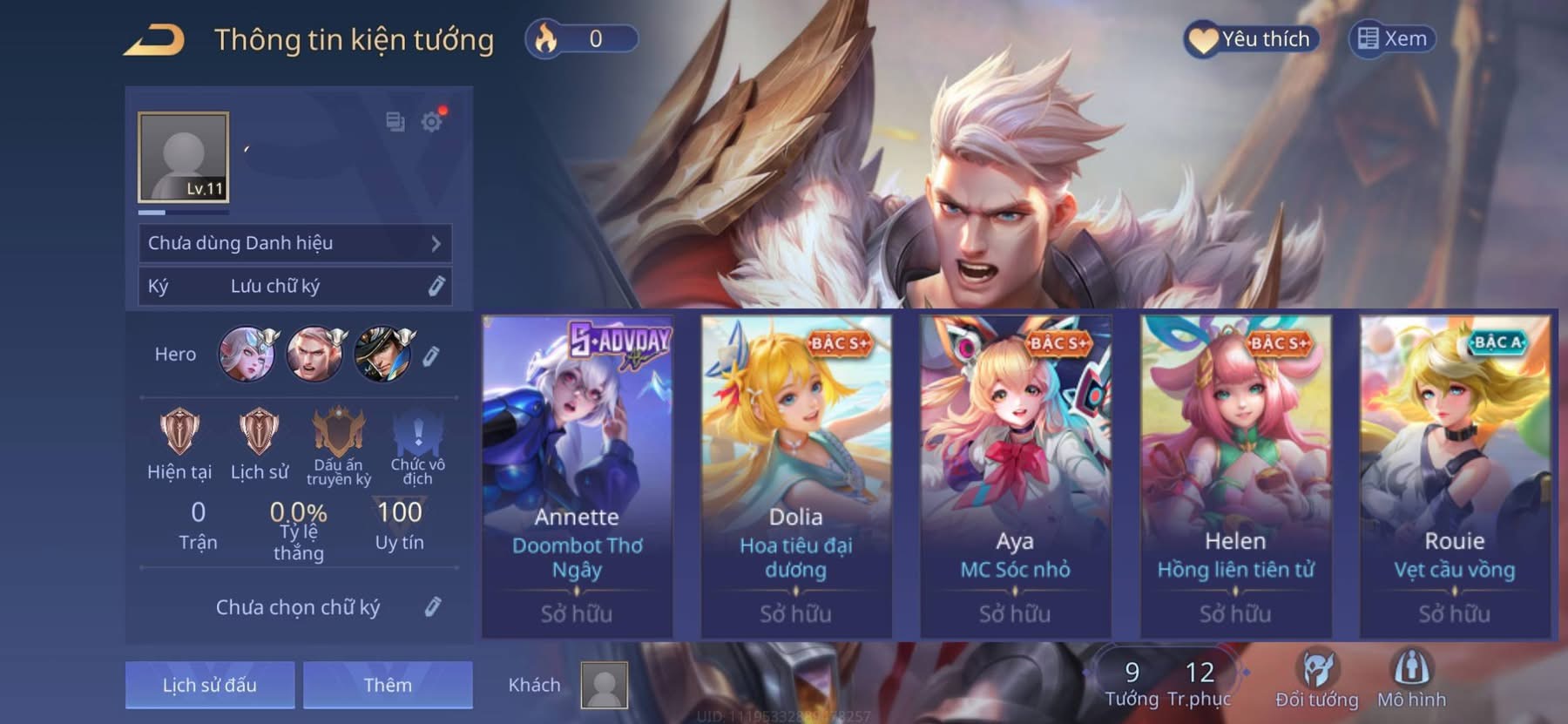Select the Hiện tại rank badge
This screenshot has width=1568, height=724.
(179, 432)
